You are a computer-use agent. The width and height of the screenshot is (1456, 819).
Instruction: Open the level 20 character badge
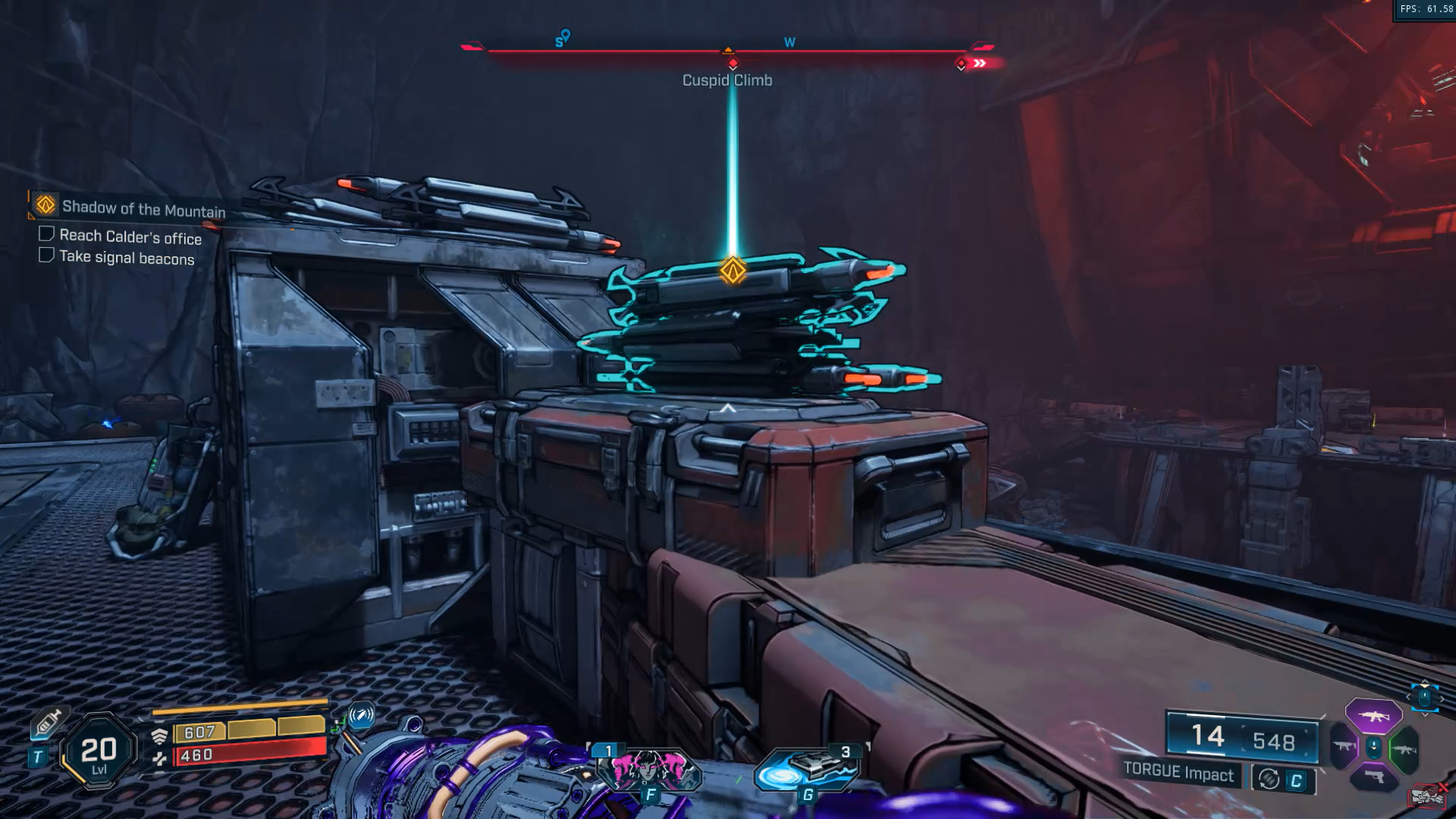[99, 751]
